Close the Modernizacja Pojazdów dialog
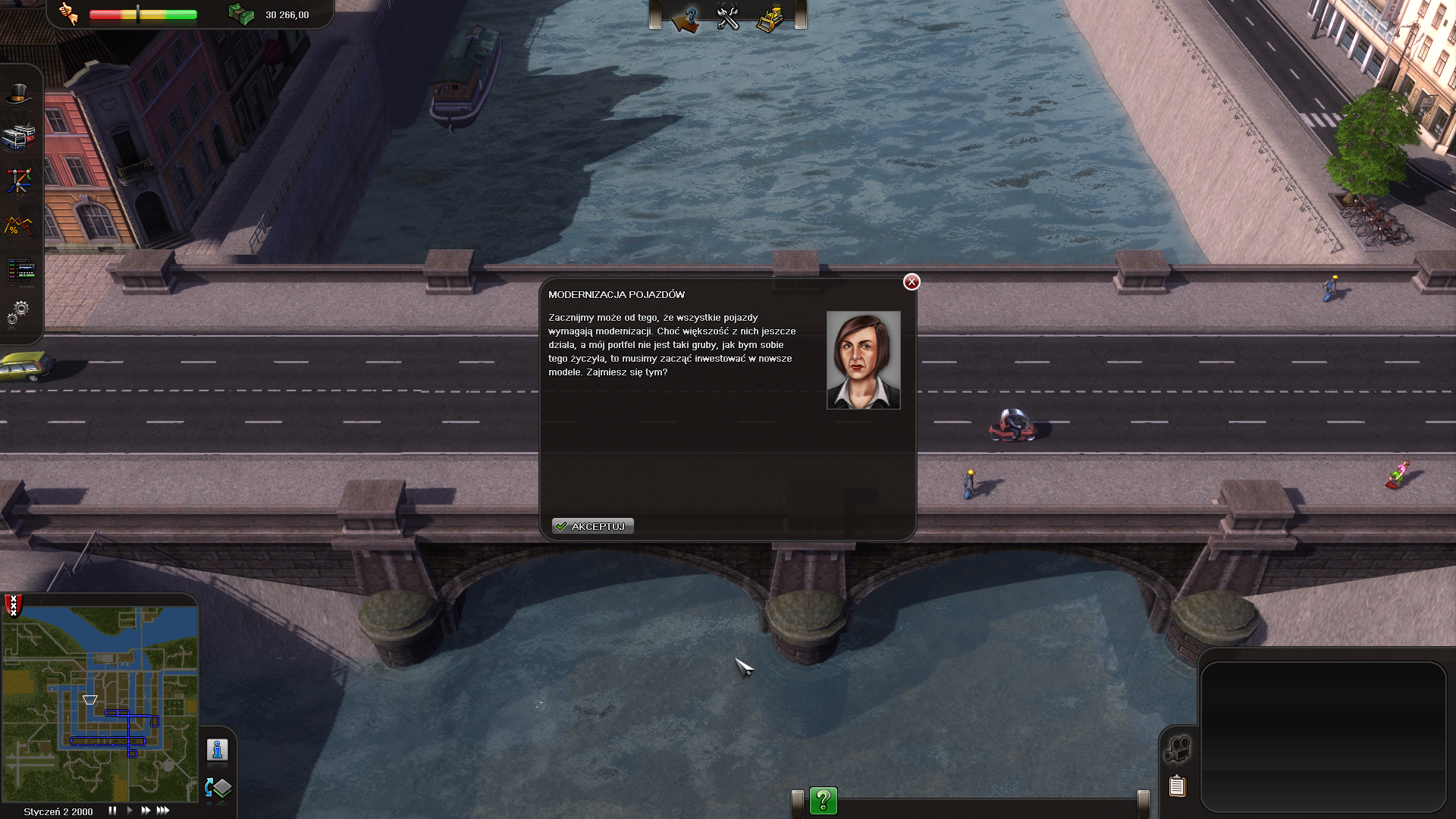This screenshot has height=819, width=1456. pos(912,282)
